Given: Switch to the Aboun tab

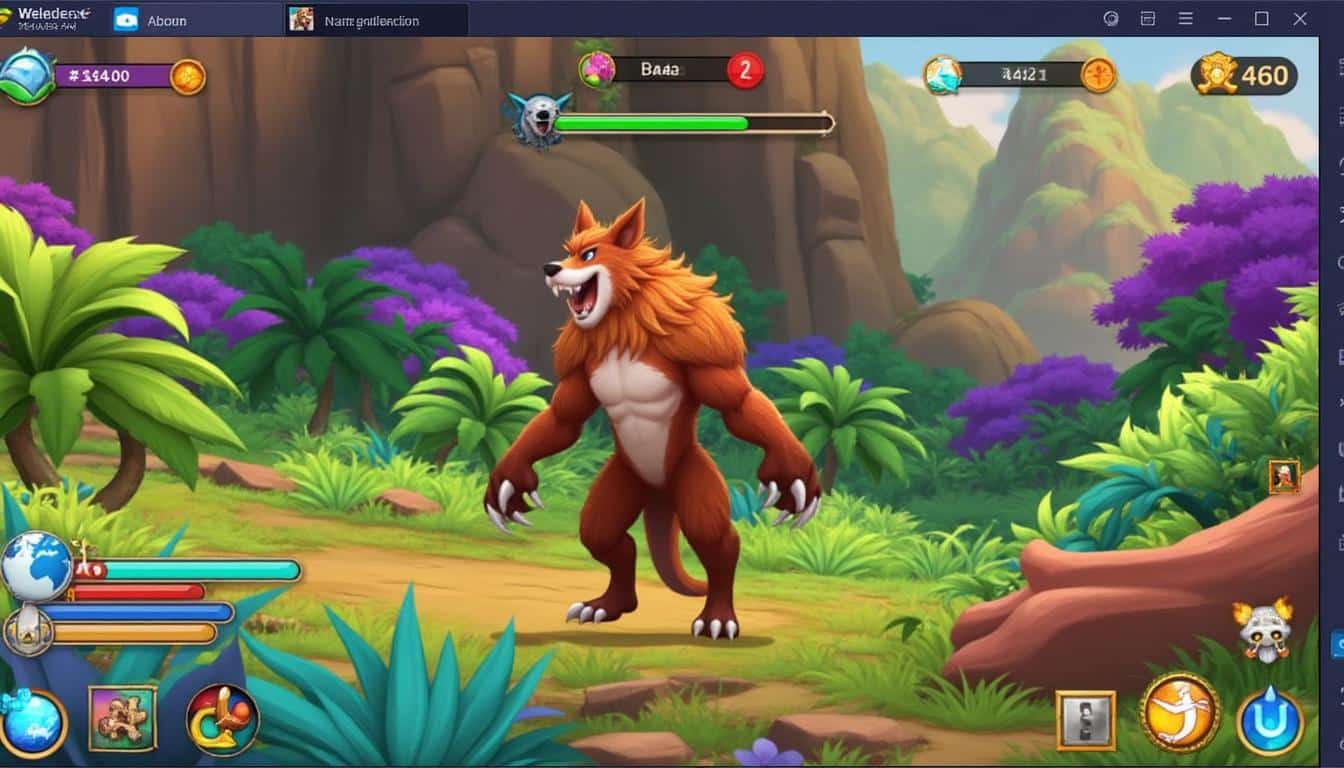Looking at the screenshot, I should [166, 20].
